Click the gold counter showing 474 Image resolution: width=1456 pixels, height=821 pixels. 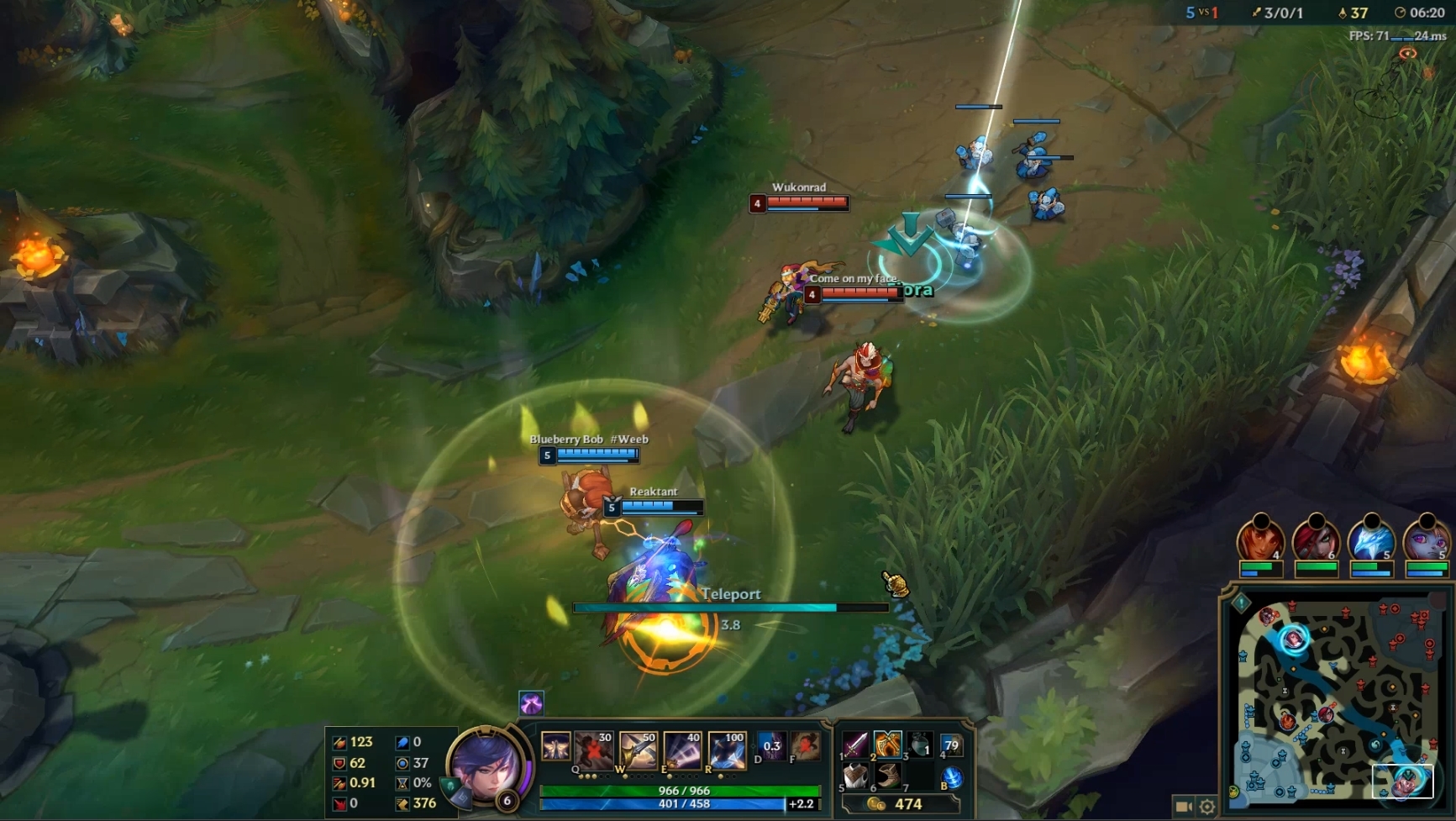(908, 804)
